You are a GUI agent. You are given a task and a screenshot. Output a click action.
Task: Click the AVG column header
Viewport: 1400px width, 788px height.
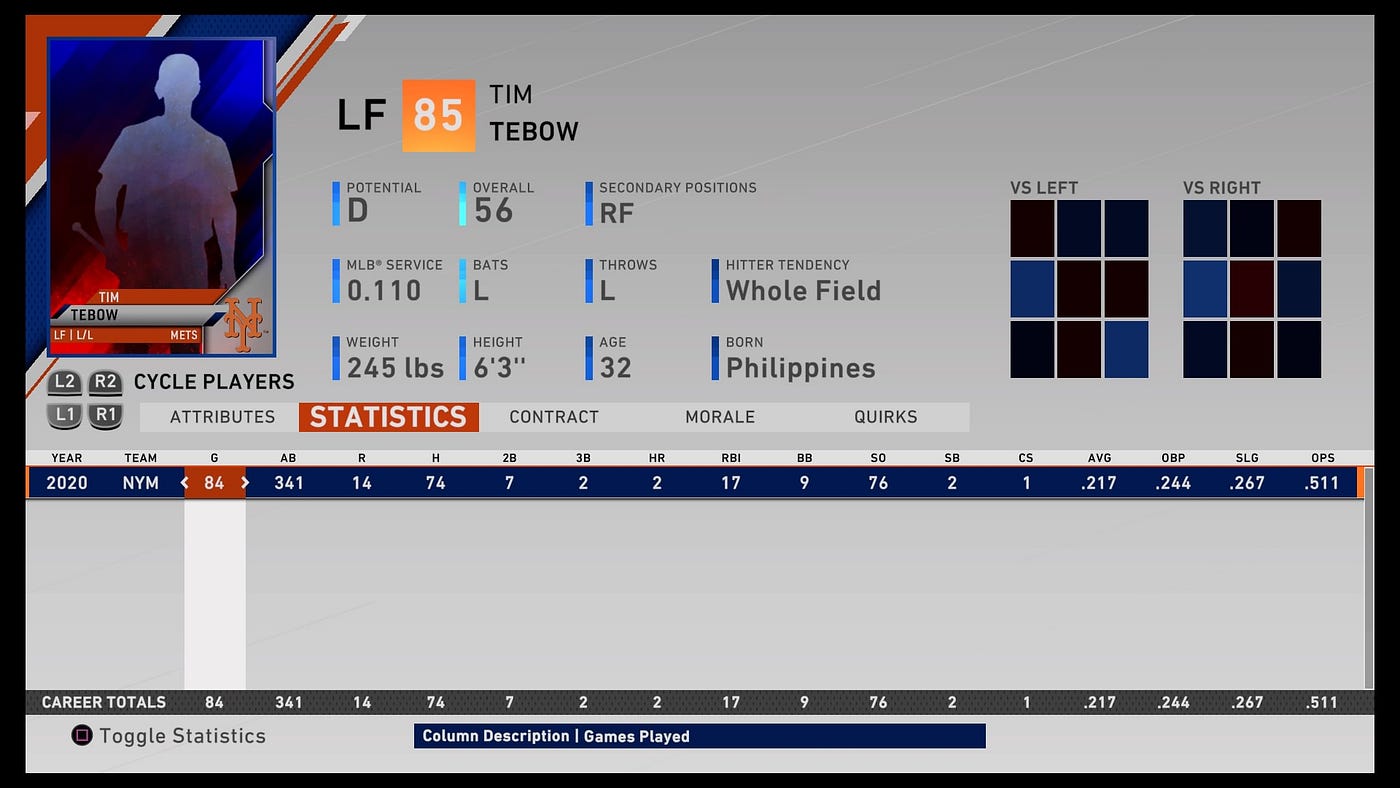[1100, 458]
